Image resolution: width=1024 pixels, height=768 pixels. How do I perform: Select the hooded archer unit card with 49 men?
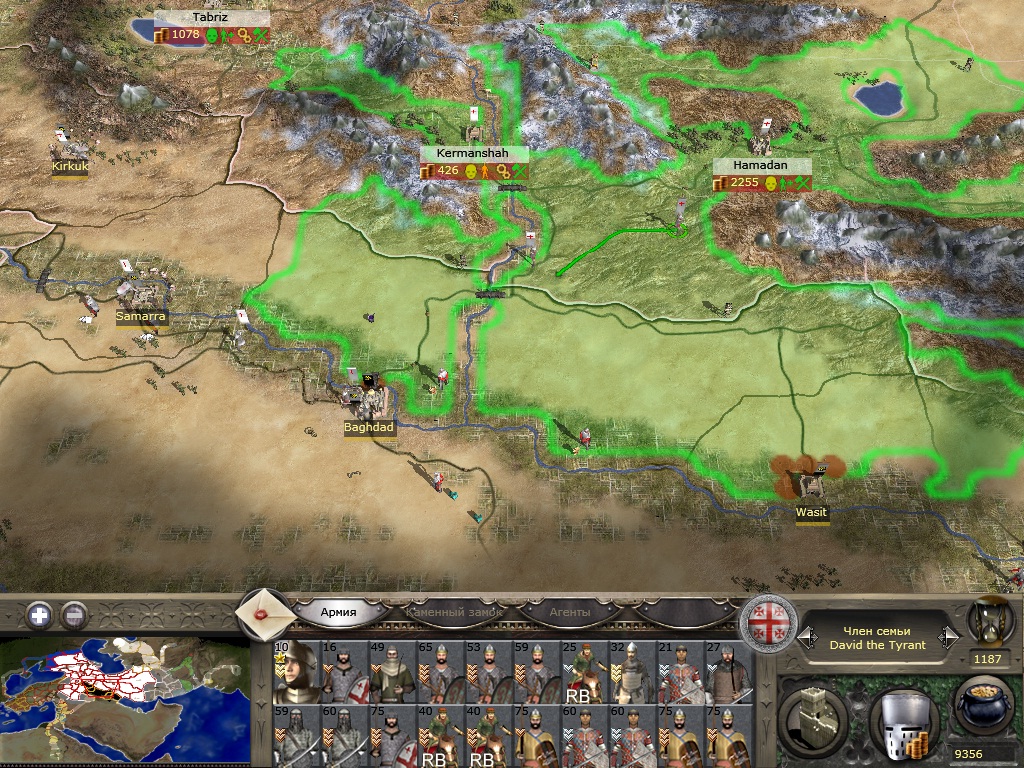tap(391, 671)
